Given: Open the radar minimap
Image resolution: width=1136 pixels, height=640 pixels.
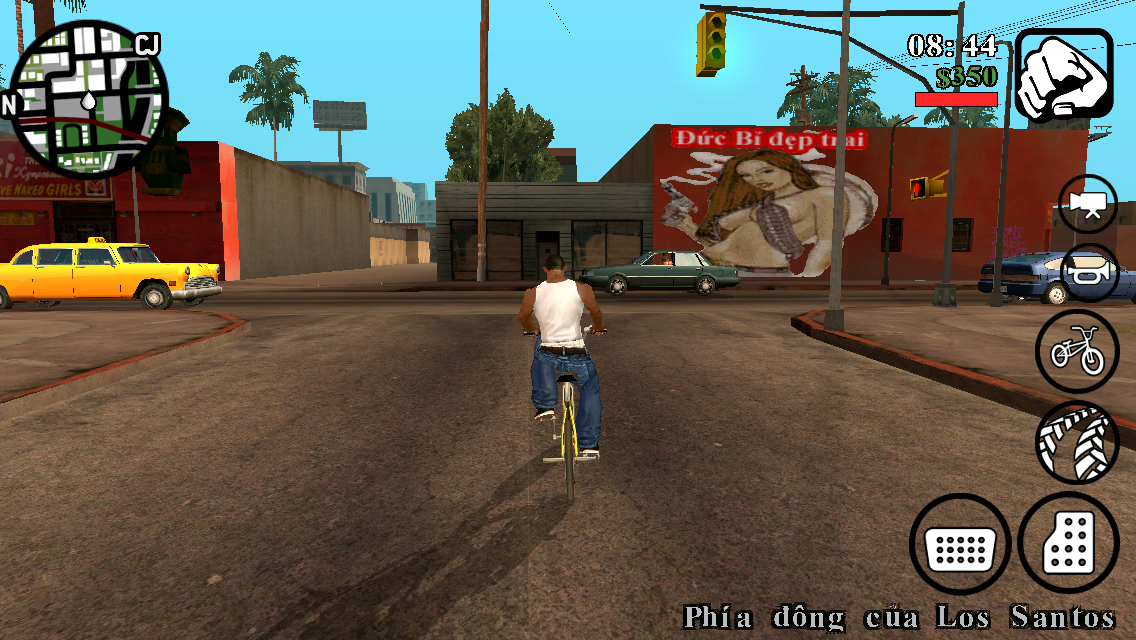Looking at the screenshot, I should click(88, 98).
